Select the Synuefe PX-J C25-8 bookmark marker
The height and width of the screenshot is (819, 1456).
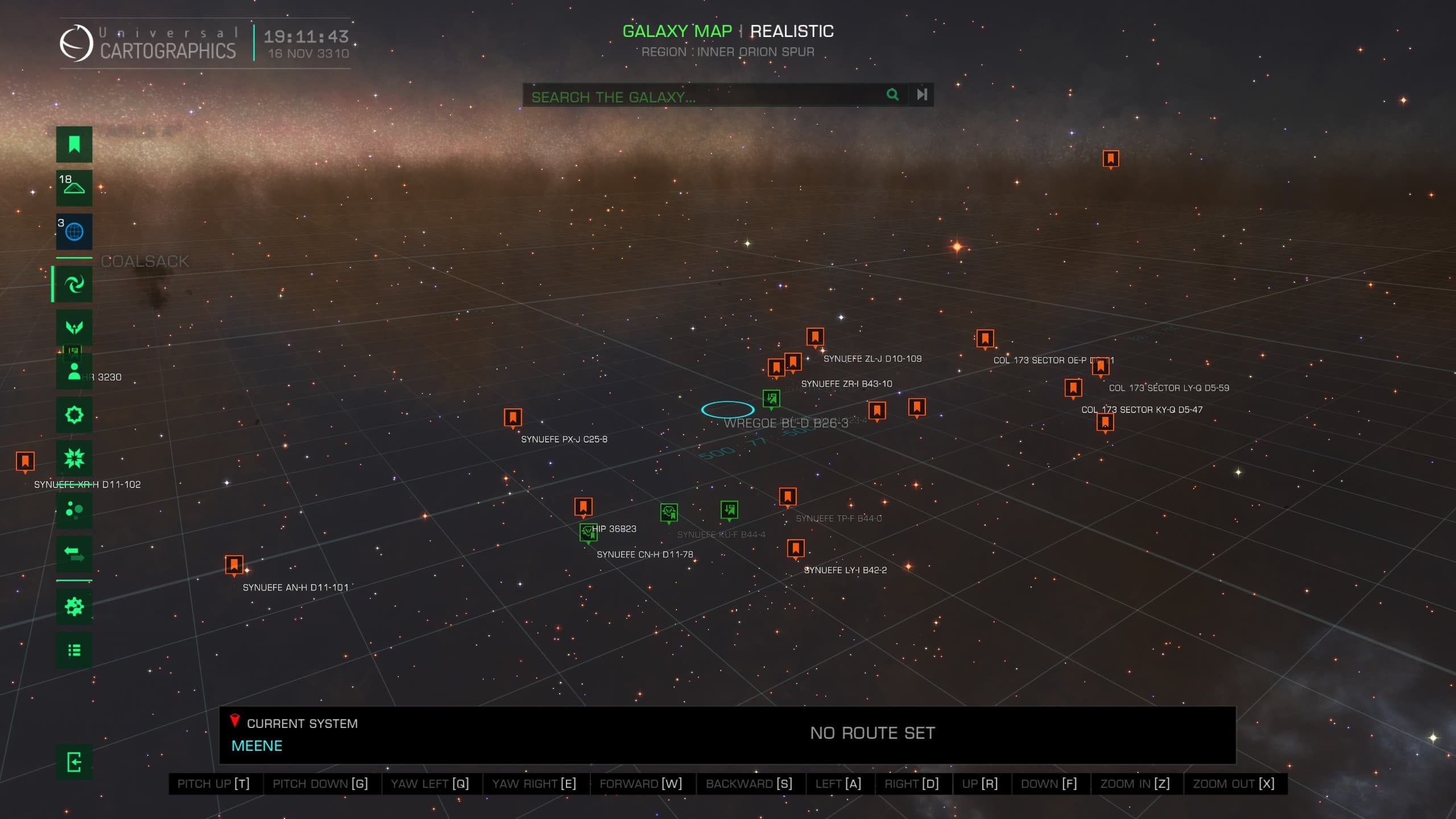coord(513,417)
